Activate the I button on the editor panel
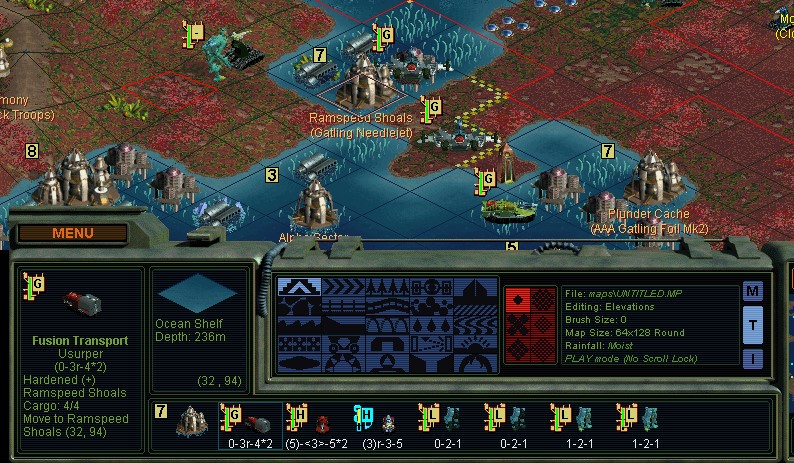Image resolution: width=794 pixels, height=463 pixels. (x=753, y=357)
